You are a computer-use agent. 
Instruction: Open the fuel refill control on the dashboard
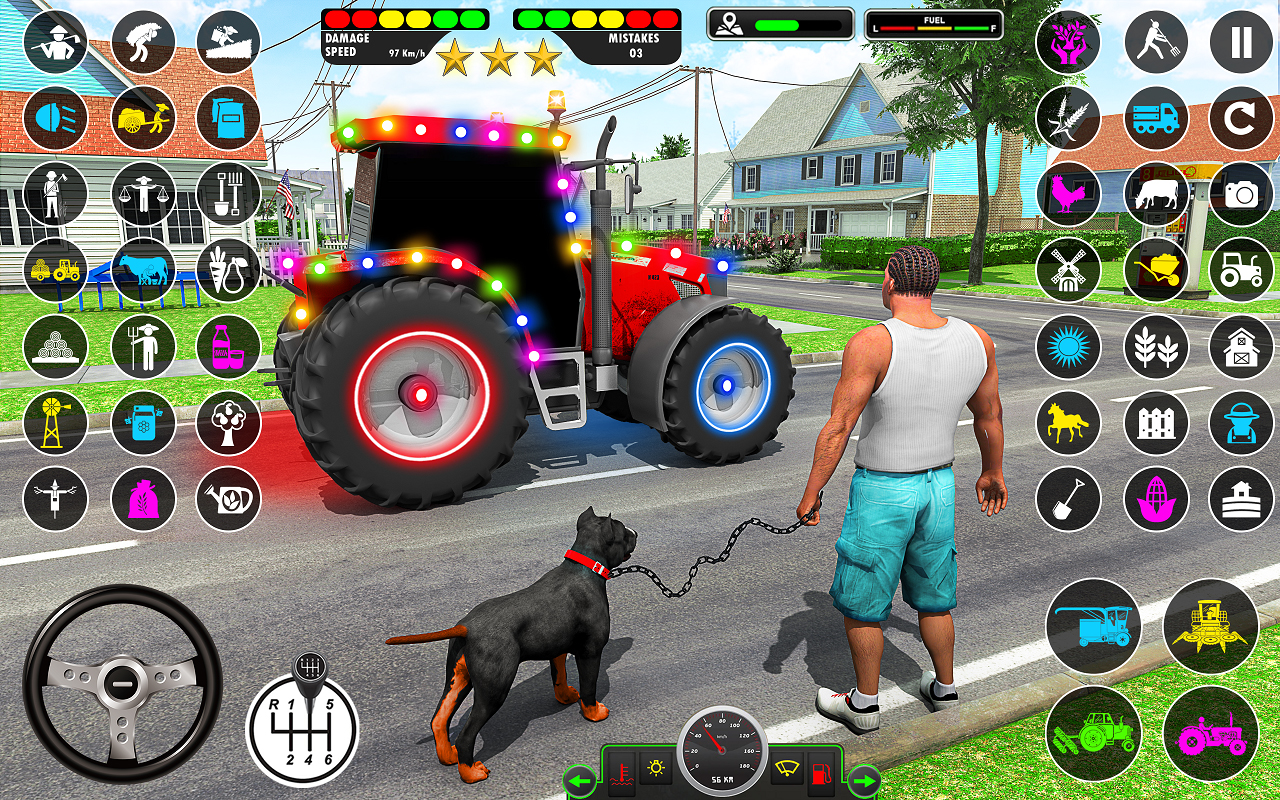822,772
